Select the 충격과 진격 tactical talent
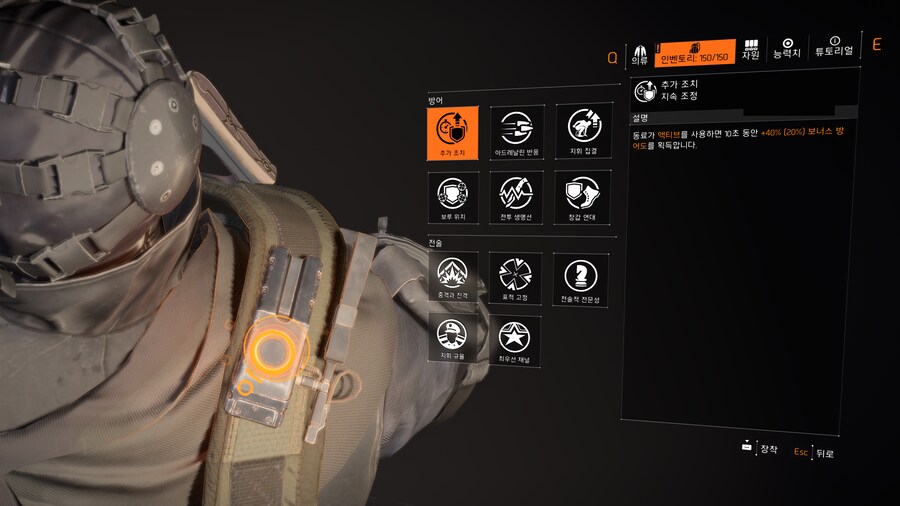The image size is (900, 506). [x=452, y=277]
